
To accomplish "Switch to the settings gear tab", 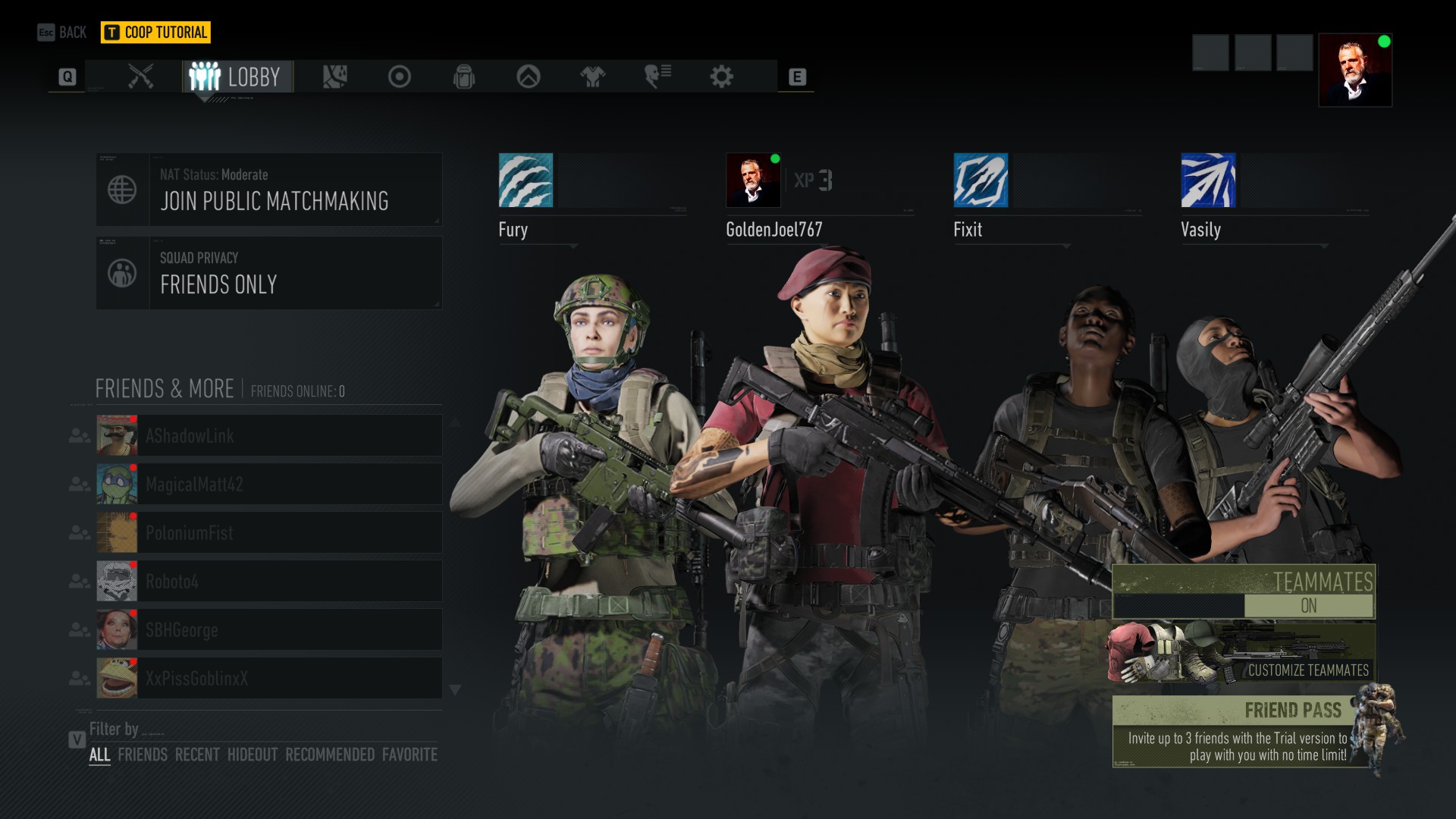I will [x=721, y=77].
